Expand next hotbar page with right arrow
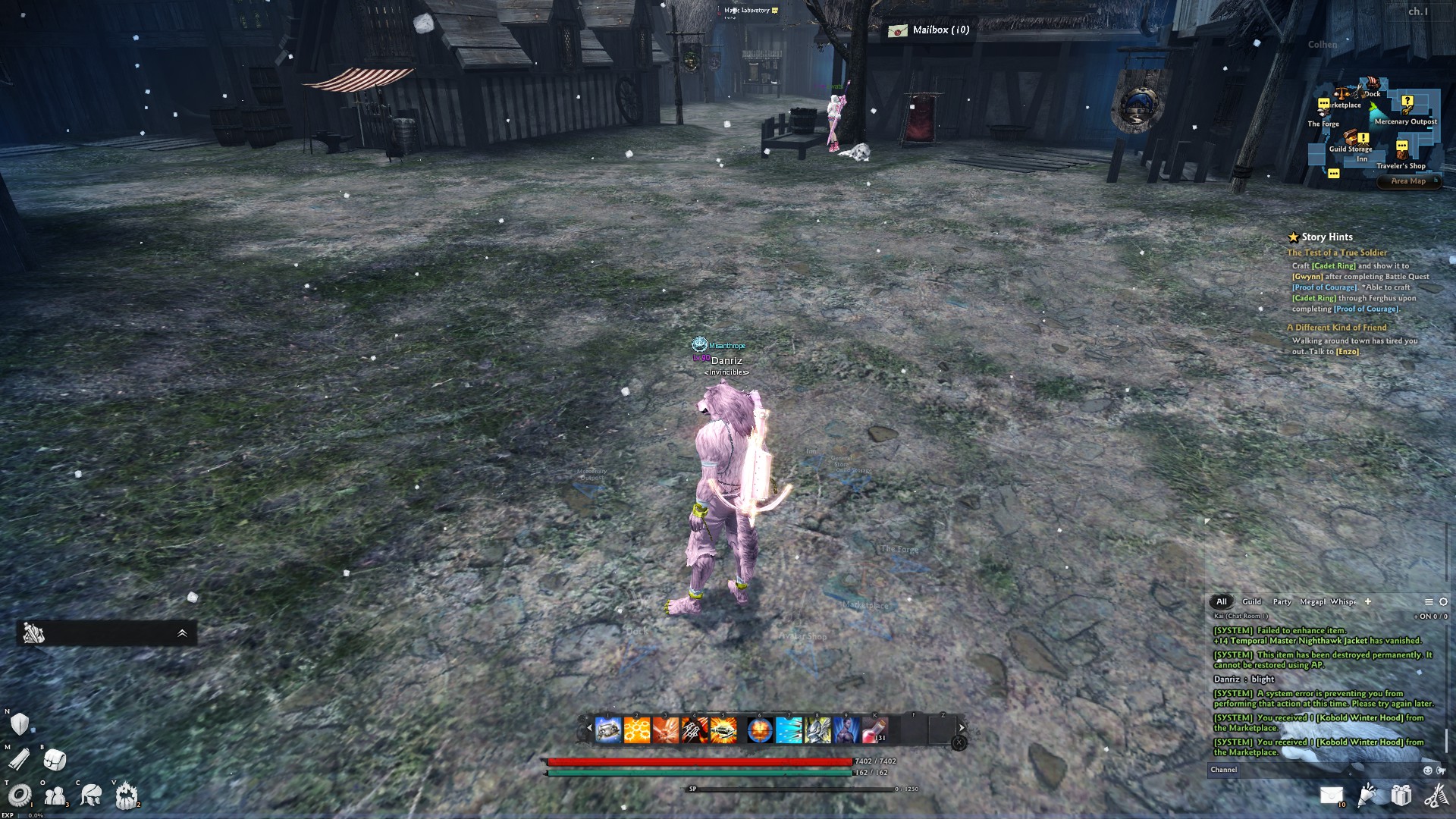This screenshot has width=1456, height=819. (962, 727)
